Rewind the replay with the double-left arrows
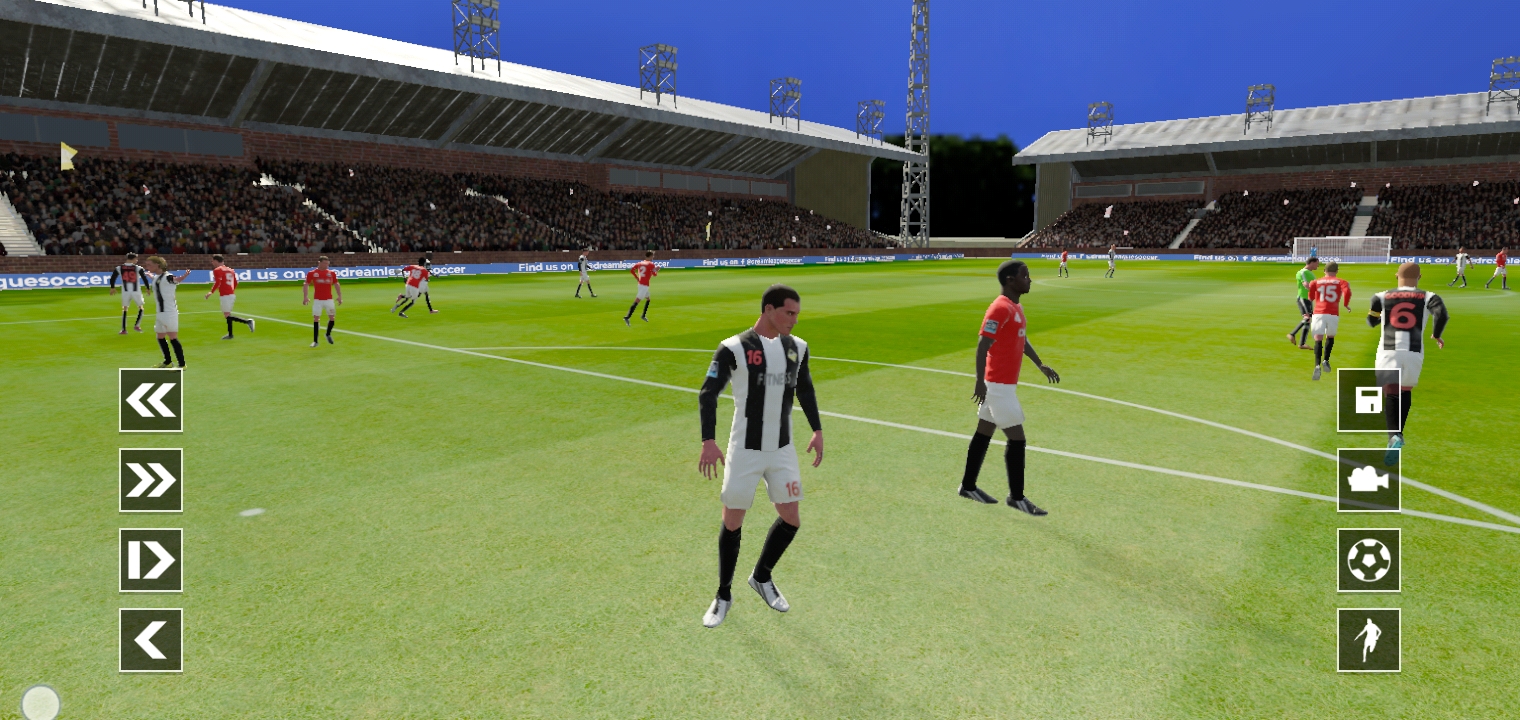The height and width of the screenshot is (720, 1520). pos(151,400)
